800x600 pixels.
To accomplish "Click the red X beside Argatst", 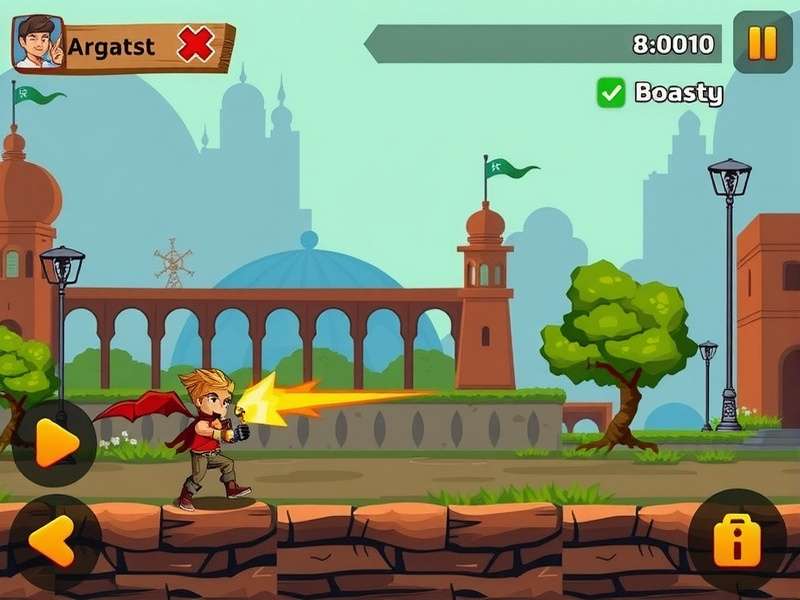I will [196, 45].
